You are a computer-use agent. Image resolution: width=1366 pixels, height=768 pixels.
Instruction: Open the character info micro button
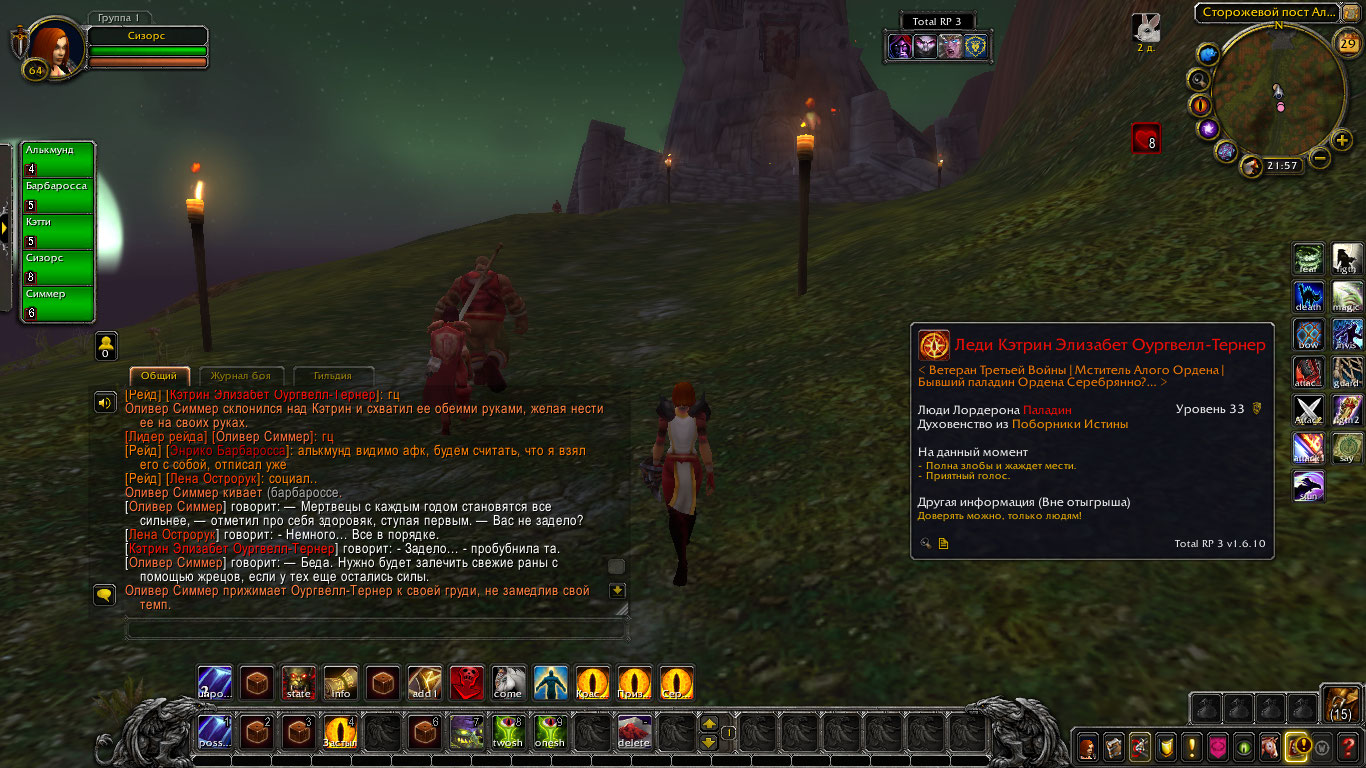pos(1087,746)
